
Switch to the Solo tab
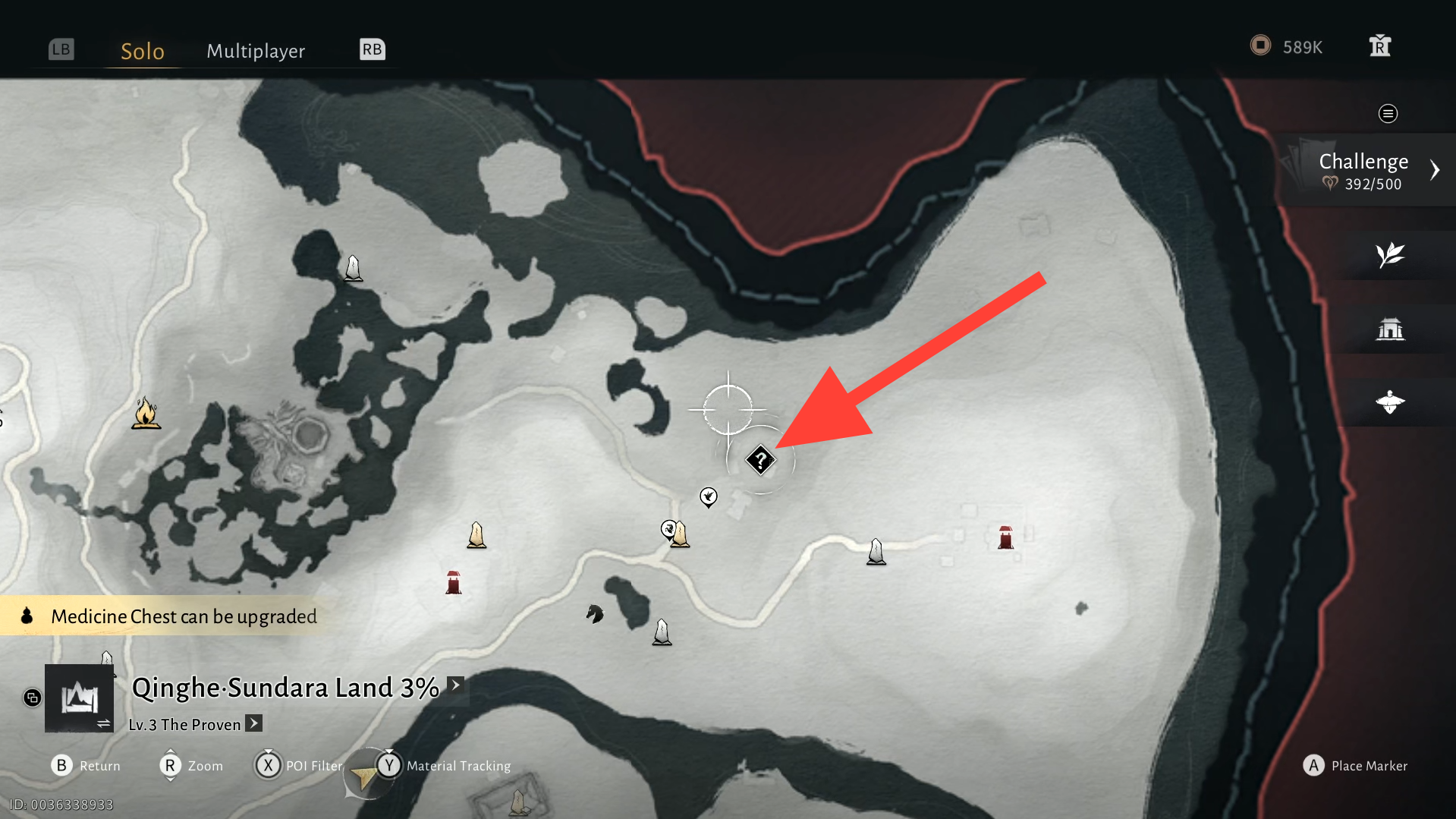pyautogui.click(x=142, y=51)
